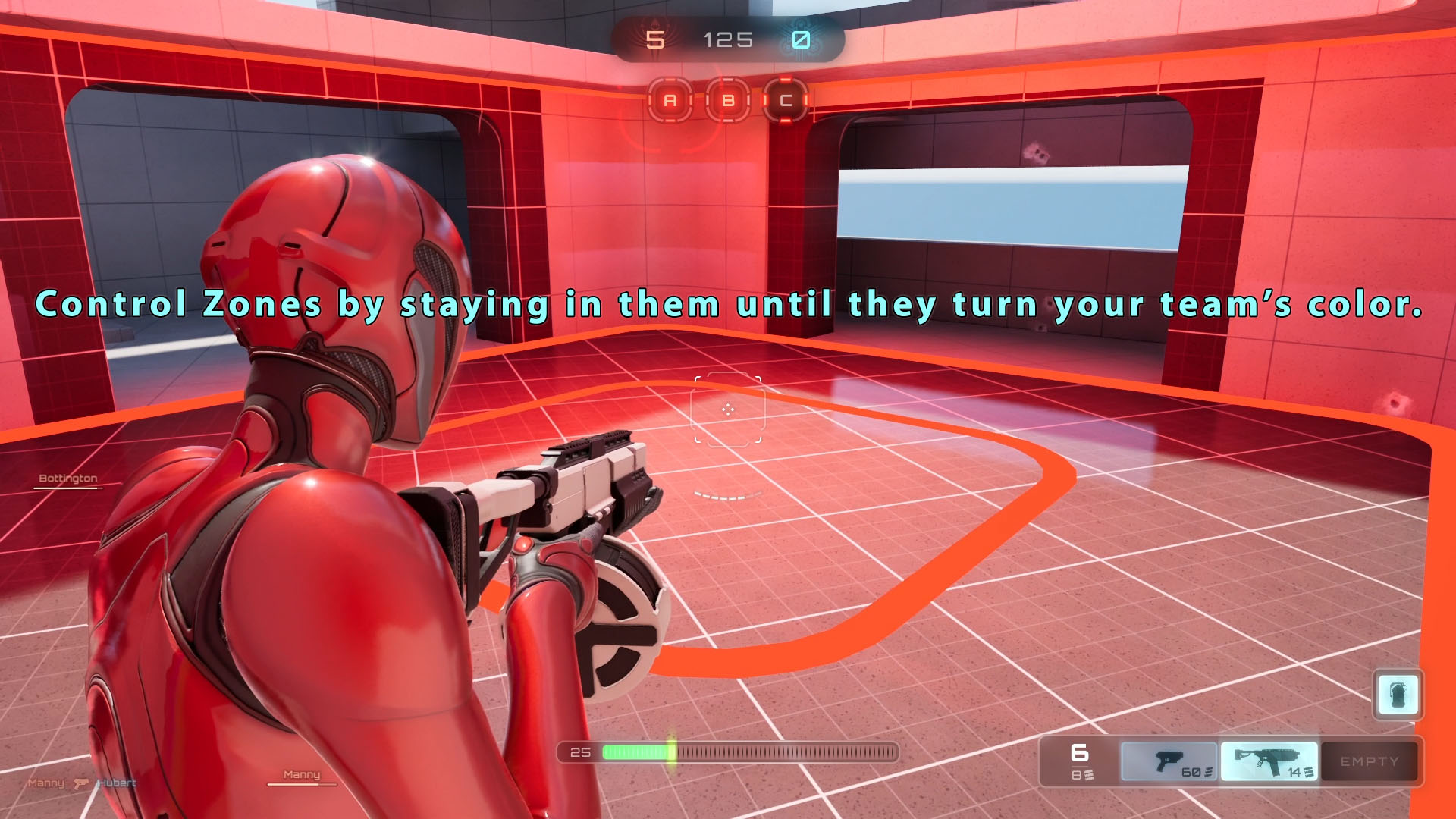Screen dimensions: 1456x819
Task: Select zone marker A on the HUD
Action: click(670, 99)
